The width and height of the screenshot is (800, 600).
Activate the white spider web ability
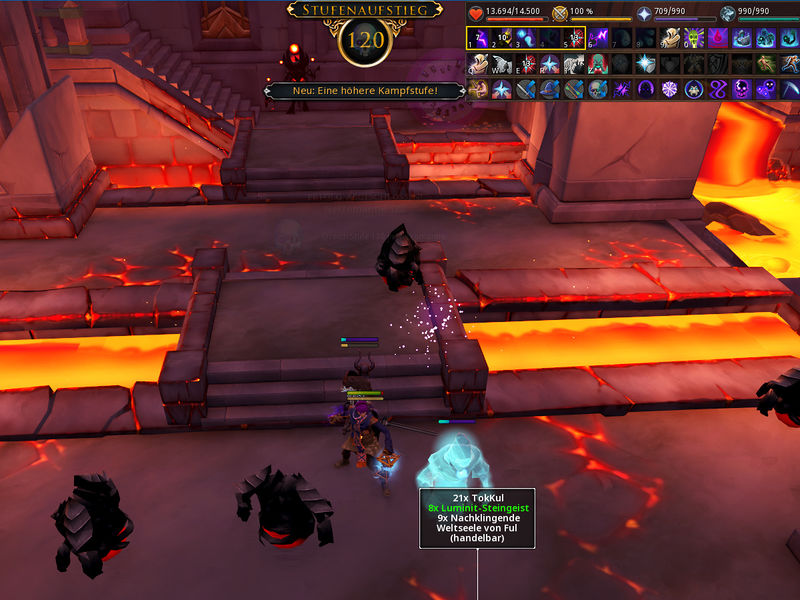point(670,89)
